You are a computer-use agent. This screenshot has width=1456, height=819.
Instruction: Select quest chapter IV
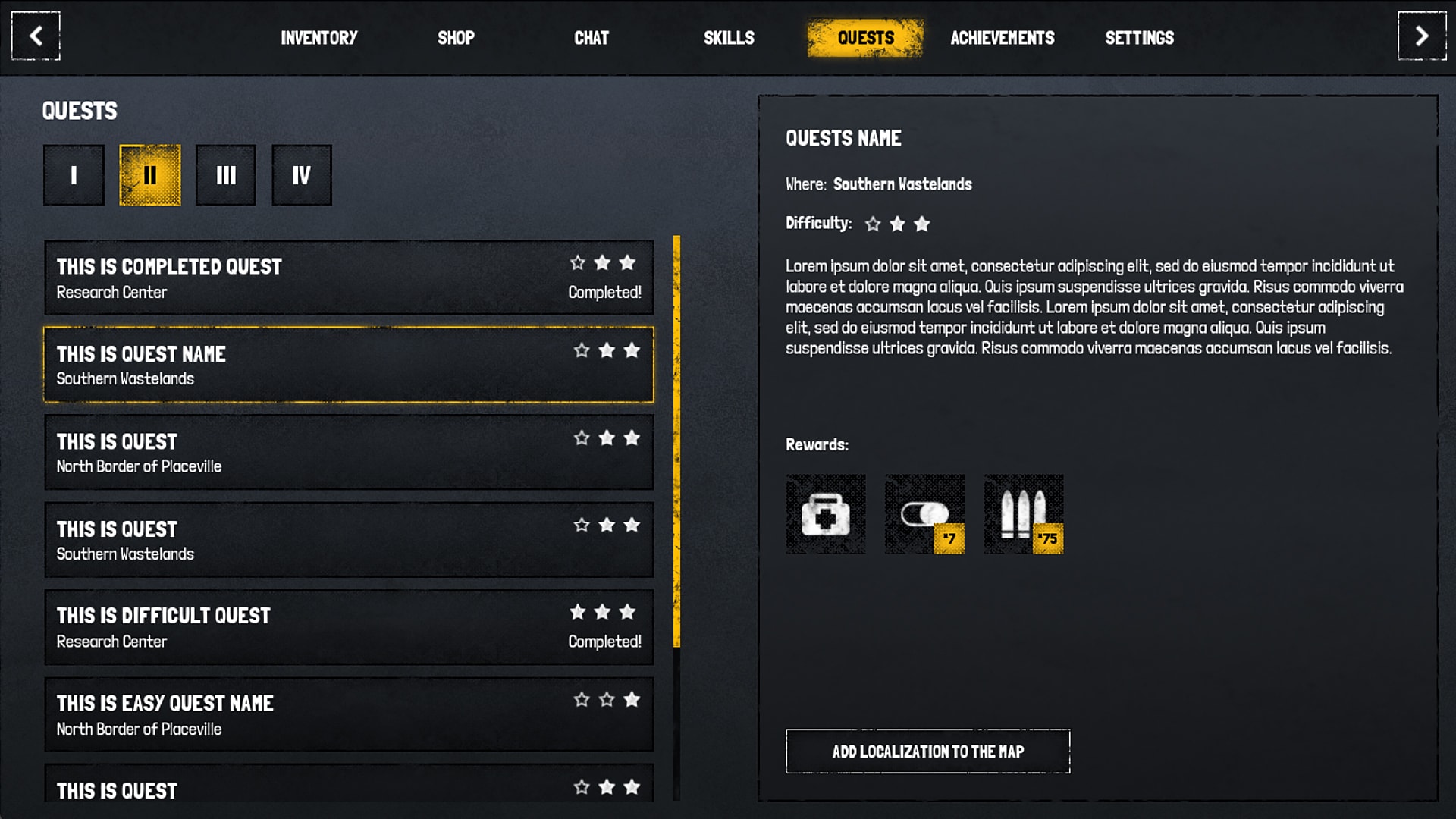click(x=302, y=175)
